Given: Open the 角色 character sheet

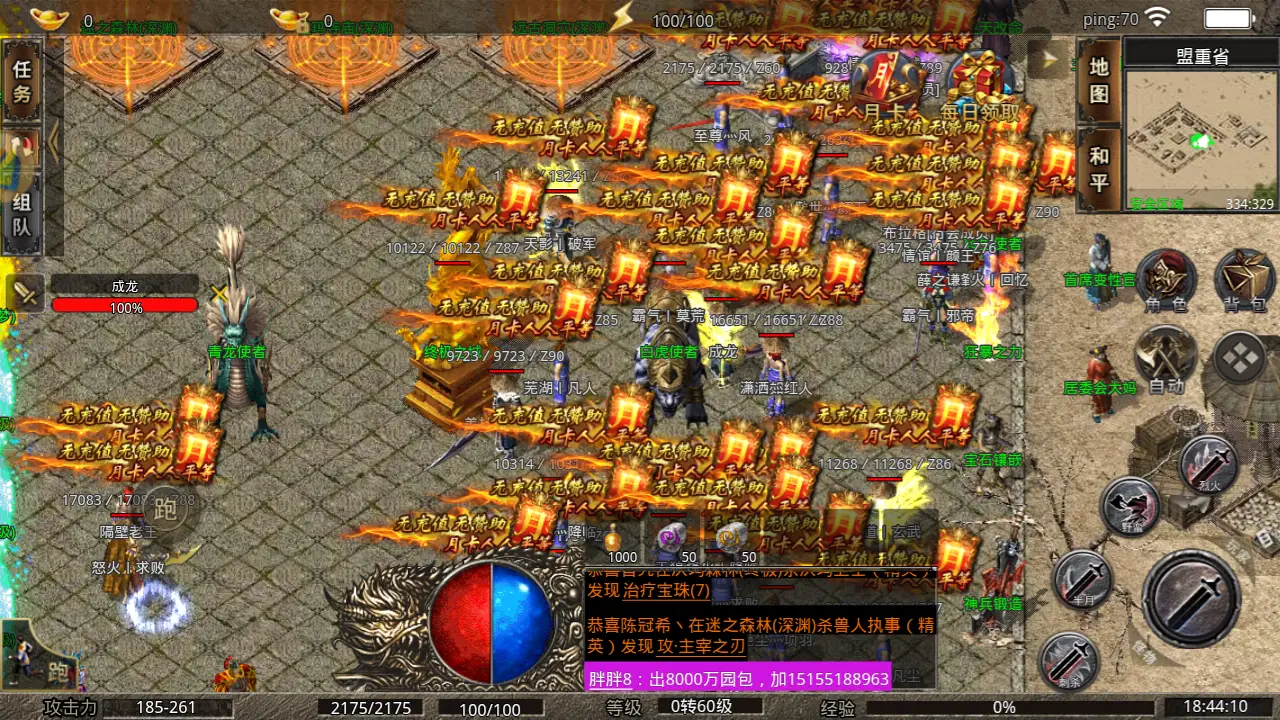Looking at the screenshot, I should pyautogui.click(x=1166, y=281).
